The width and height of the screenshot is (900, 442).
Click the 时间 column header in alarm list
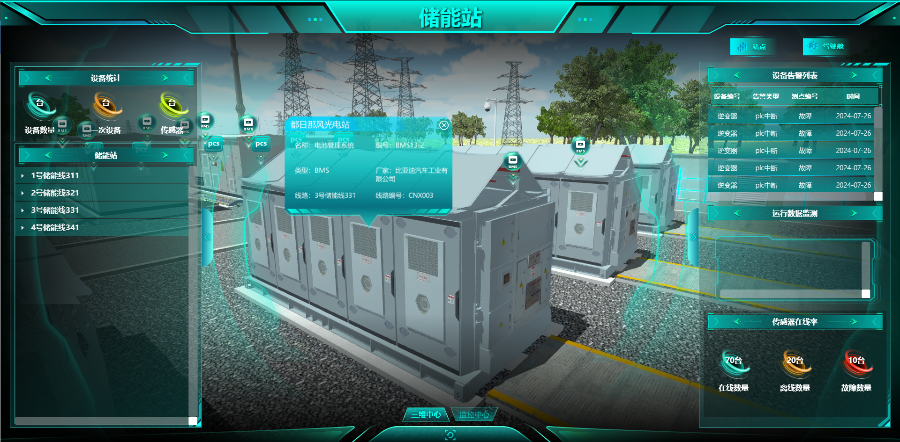coord(852,97)
